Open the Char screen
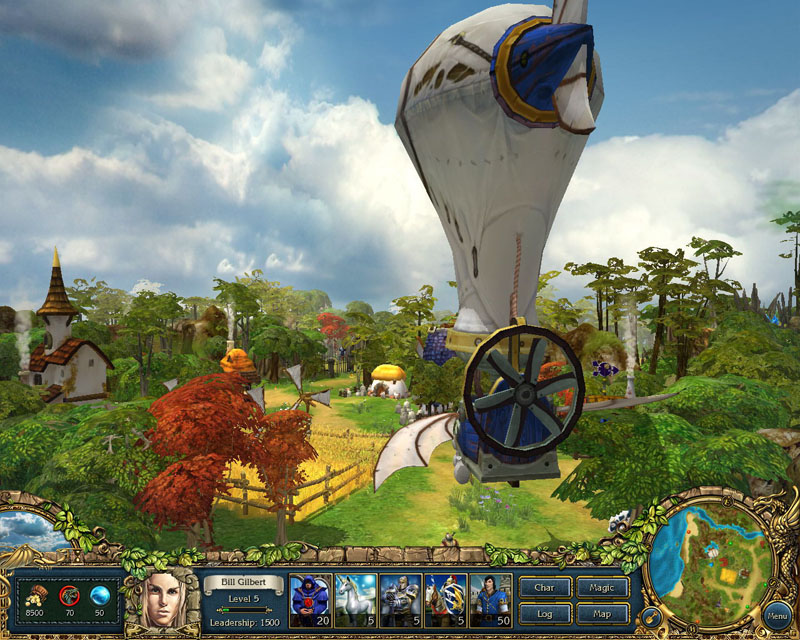Image resolution: width=800 pixels, height=640 pixels. pos(546,588)
